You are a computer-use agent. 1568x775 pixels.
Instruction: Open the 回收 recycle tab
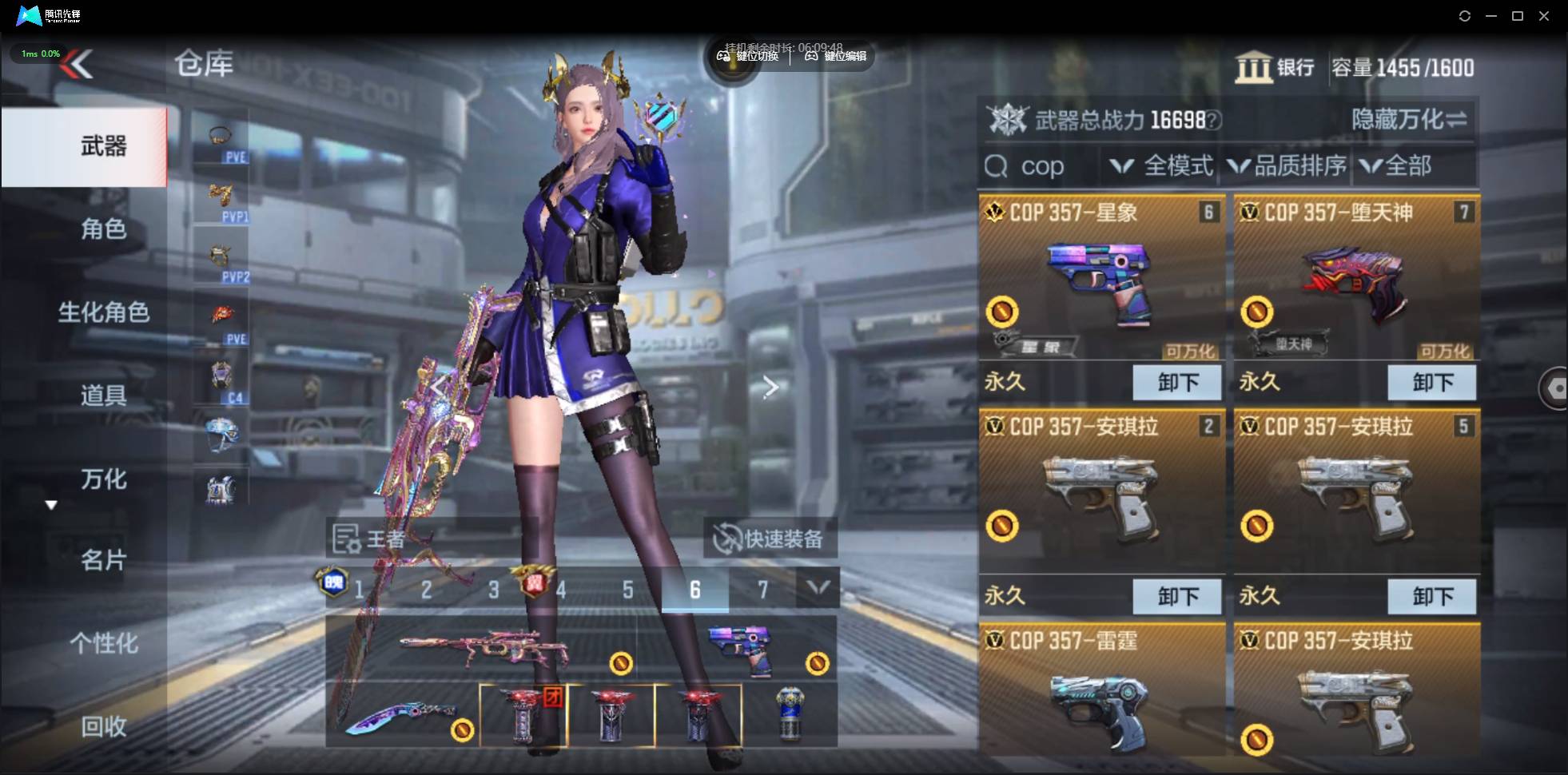coord(103,726)
